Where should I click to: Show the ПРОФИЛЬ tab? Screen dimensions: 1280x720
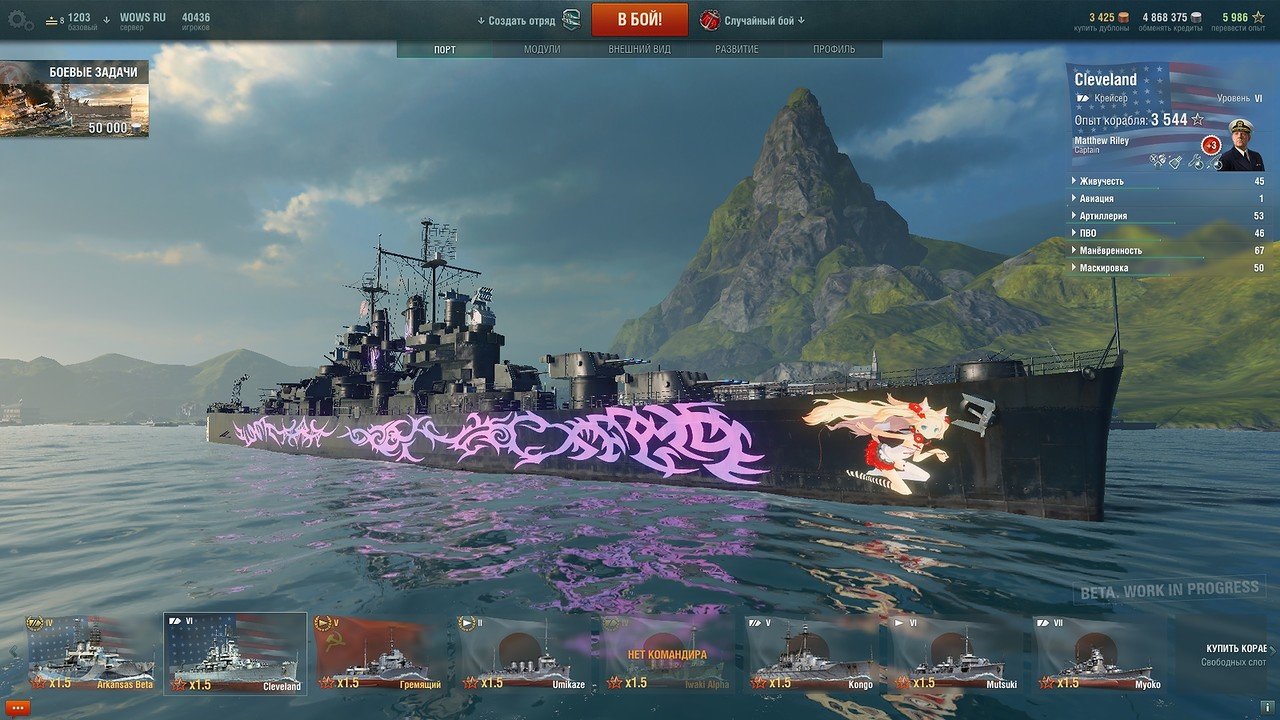(833, 50)
